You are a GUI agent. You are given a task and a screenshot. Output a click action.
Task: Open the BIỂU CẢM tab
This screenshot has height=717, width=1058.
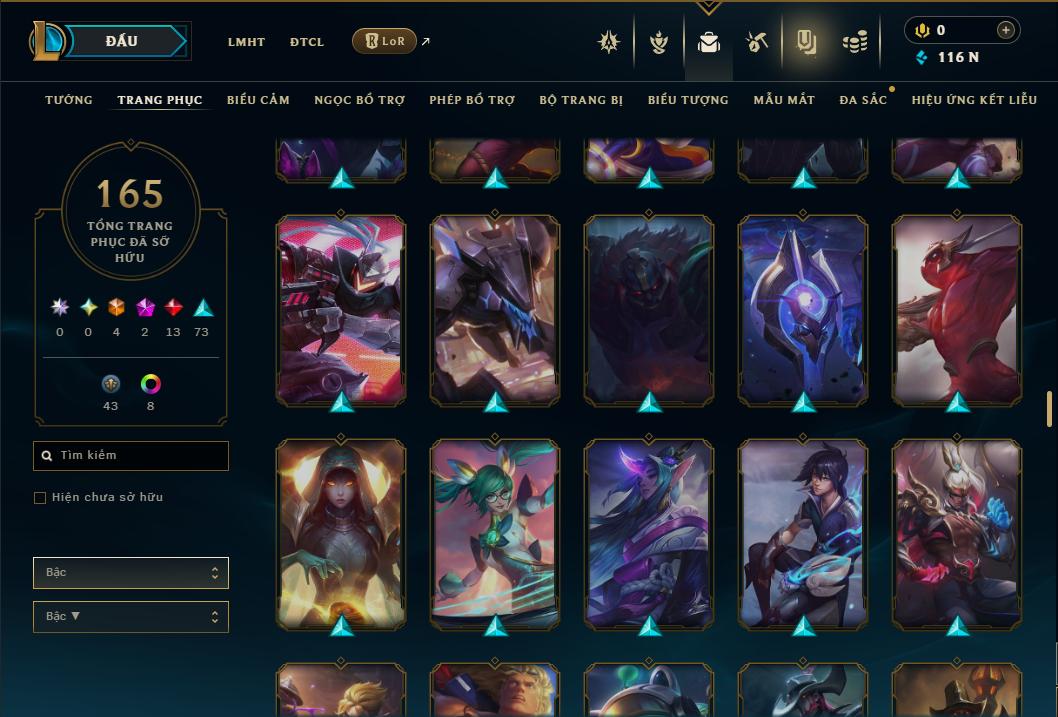pyautogui.click(x=258, y=100)
